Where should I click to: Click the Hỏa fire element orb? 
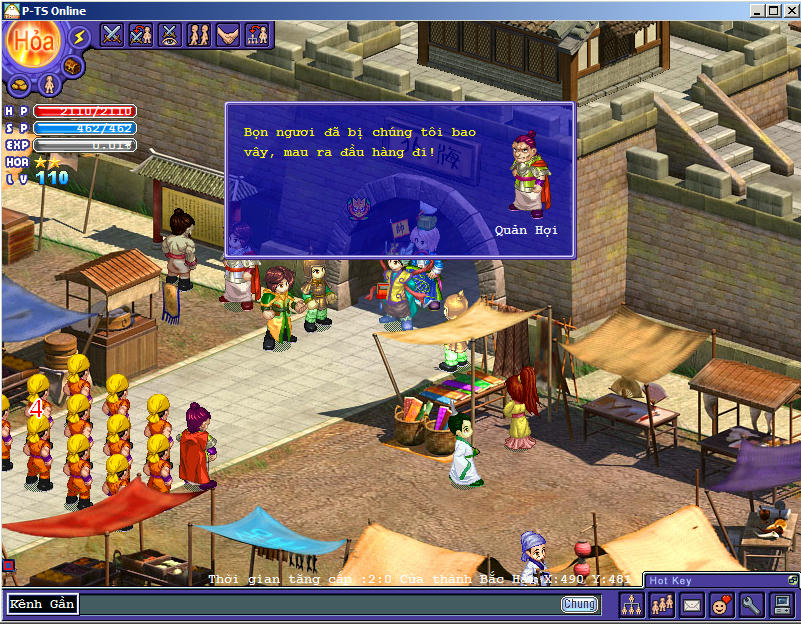click(31, 42)
